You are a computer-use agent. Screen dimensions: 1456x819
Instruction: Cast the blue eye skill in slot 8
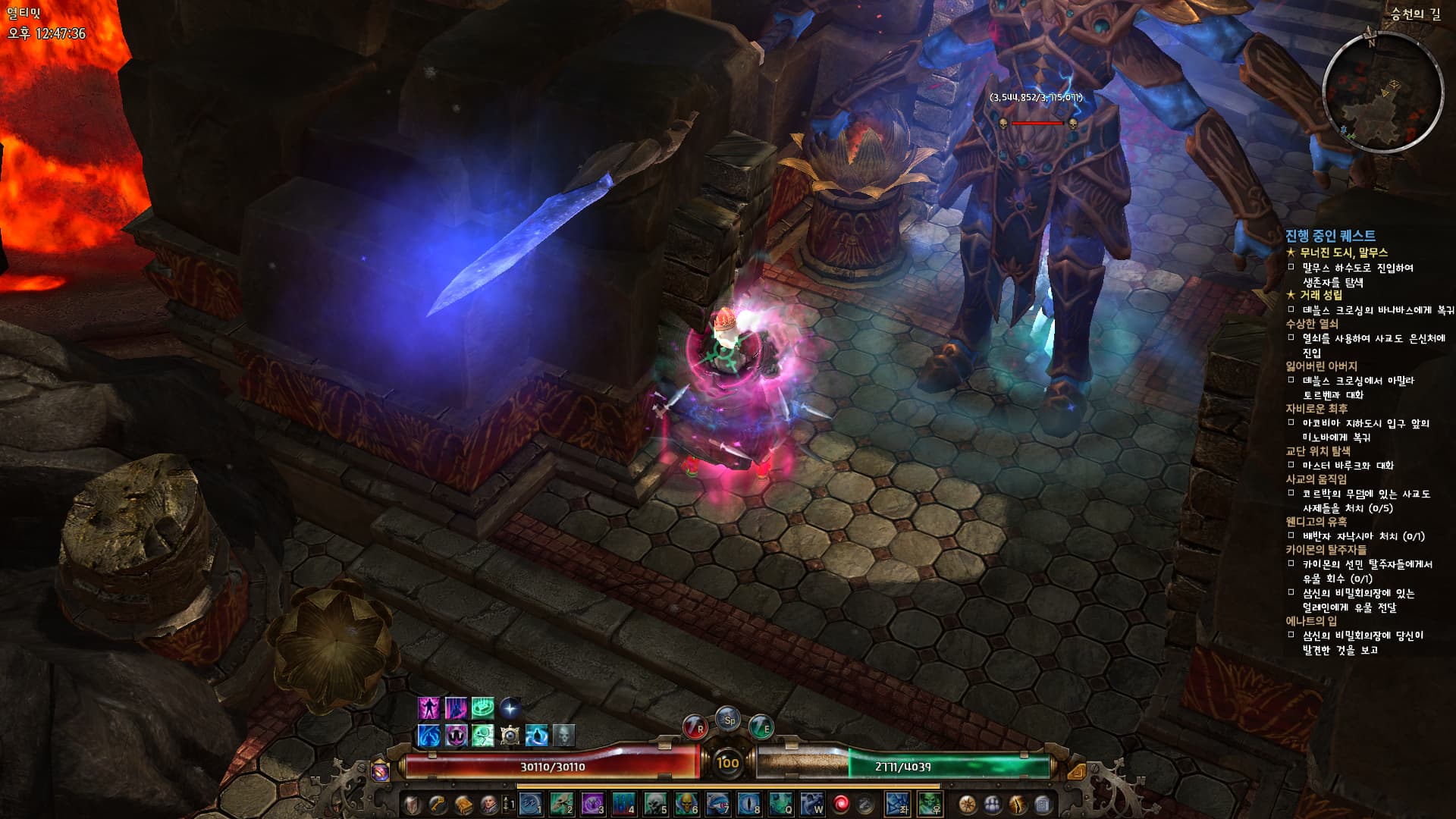tap(748, 804)
